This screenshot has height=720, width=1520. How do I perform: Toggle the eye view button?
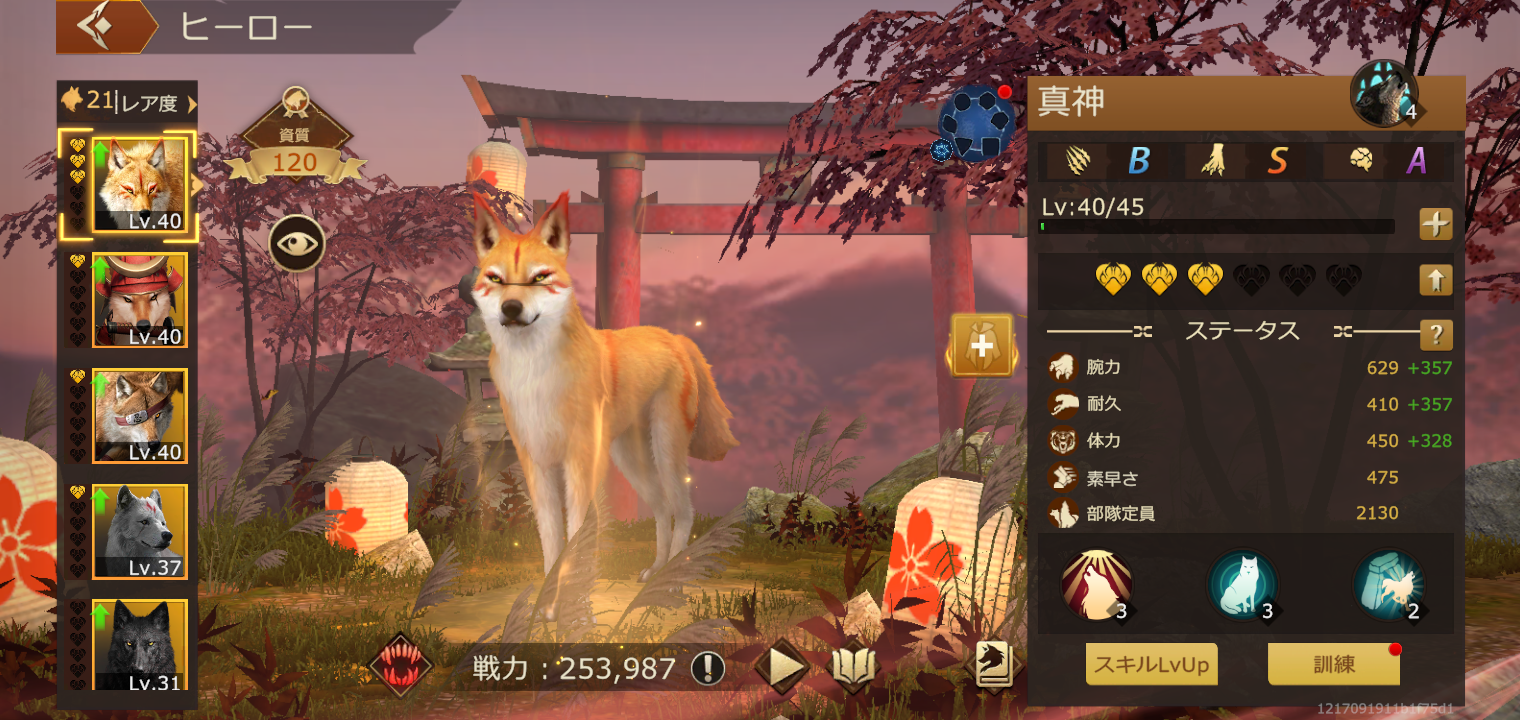click(296, 243)
